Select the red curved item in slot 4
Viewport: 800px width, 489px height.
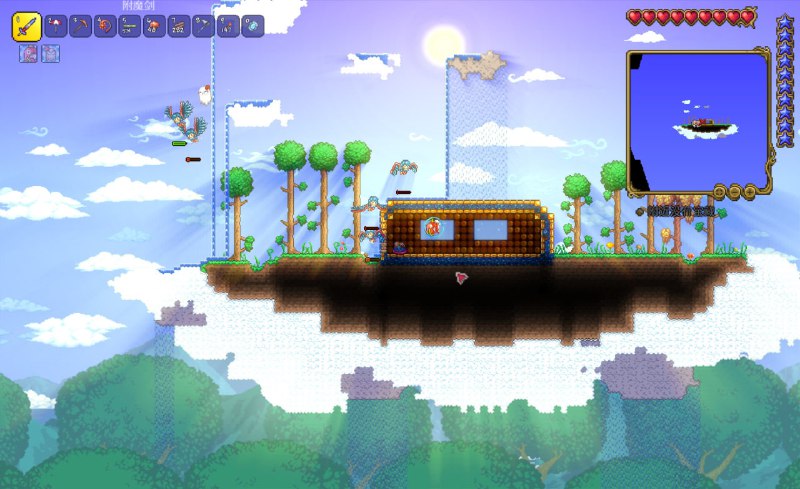(x=105, y=26)
